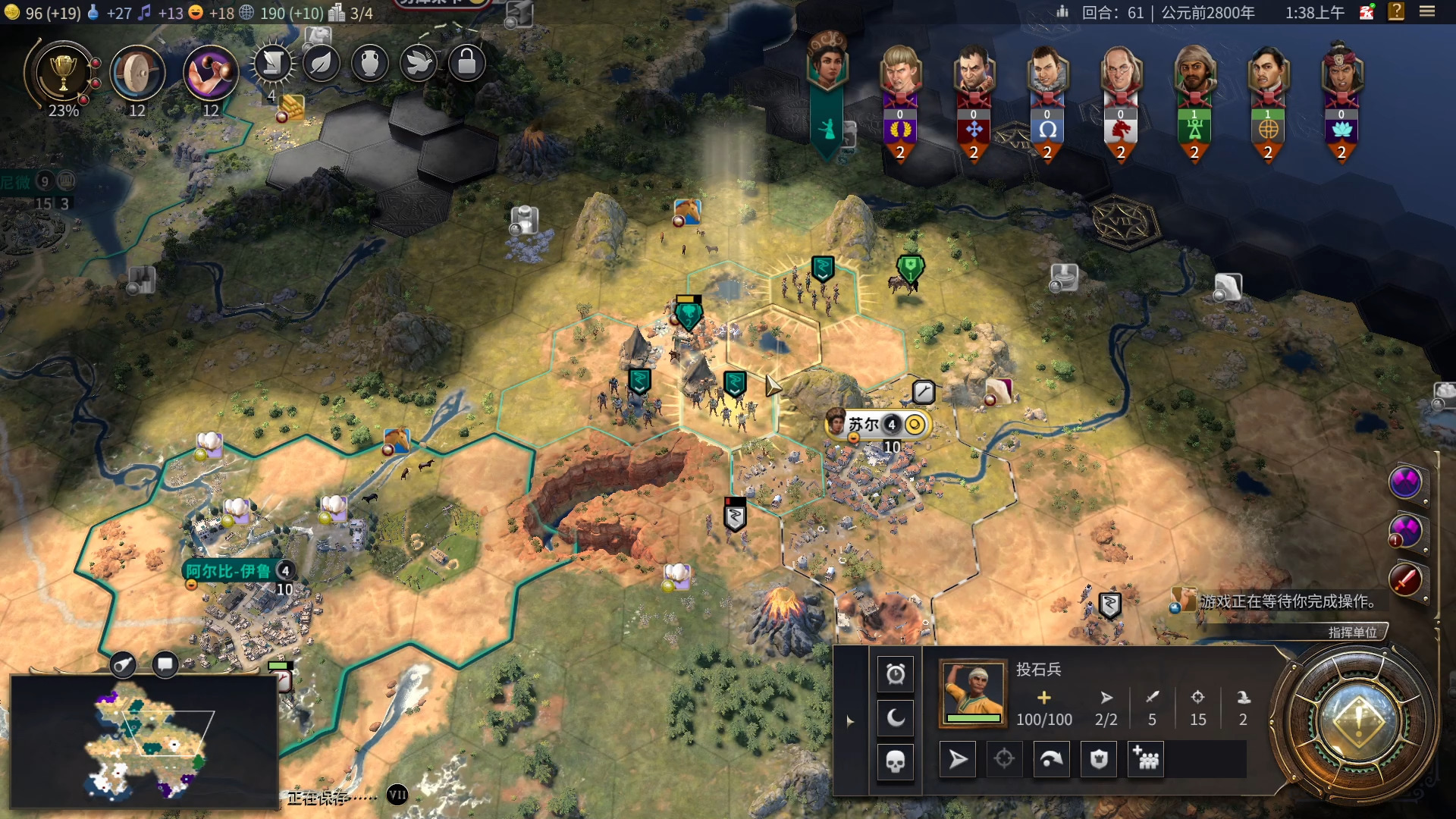Open the chat bubble above the minimap
The height and width of the screenshot is (819, 1456).
pyautogui.click(x=165, y=664)
